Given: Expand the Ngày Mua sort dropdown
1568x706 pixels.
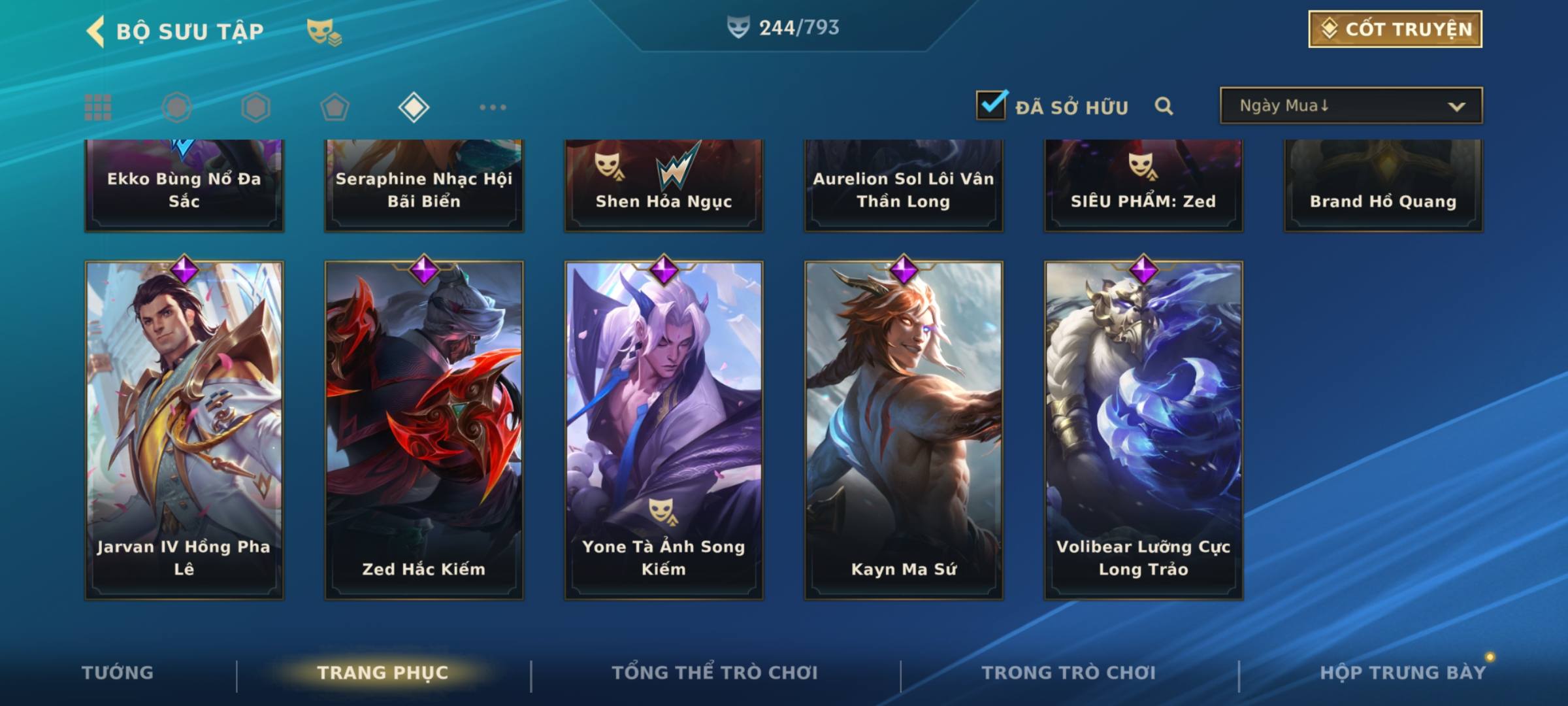Looking at the screenshot, I should click(x=1350, y=106).
